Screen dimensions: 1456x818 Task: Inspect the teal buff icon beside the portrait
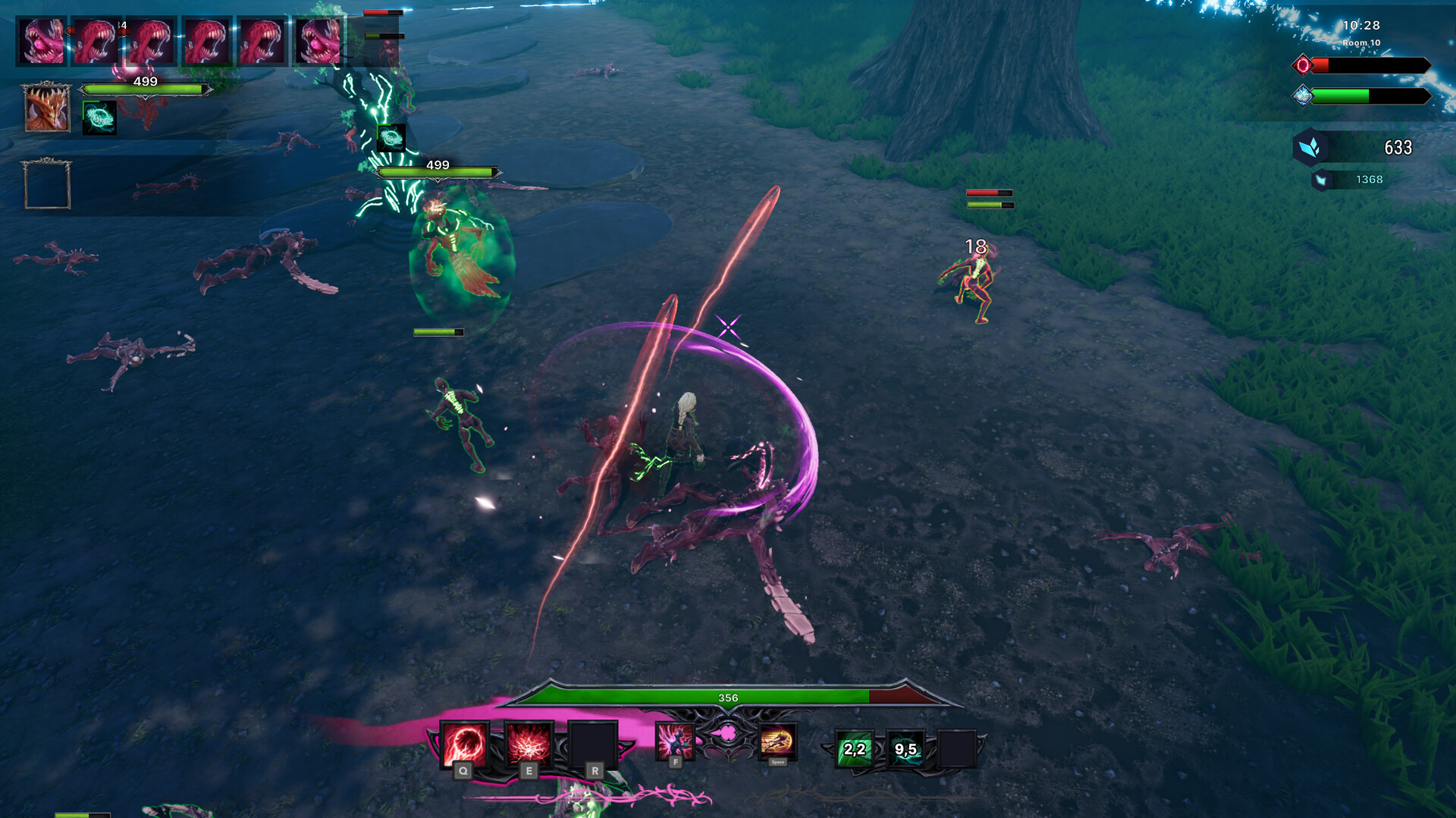99,118
